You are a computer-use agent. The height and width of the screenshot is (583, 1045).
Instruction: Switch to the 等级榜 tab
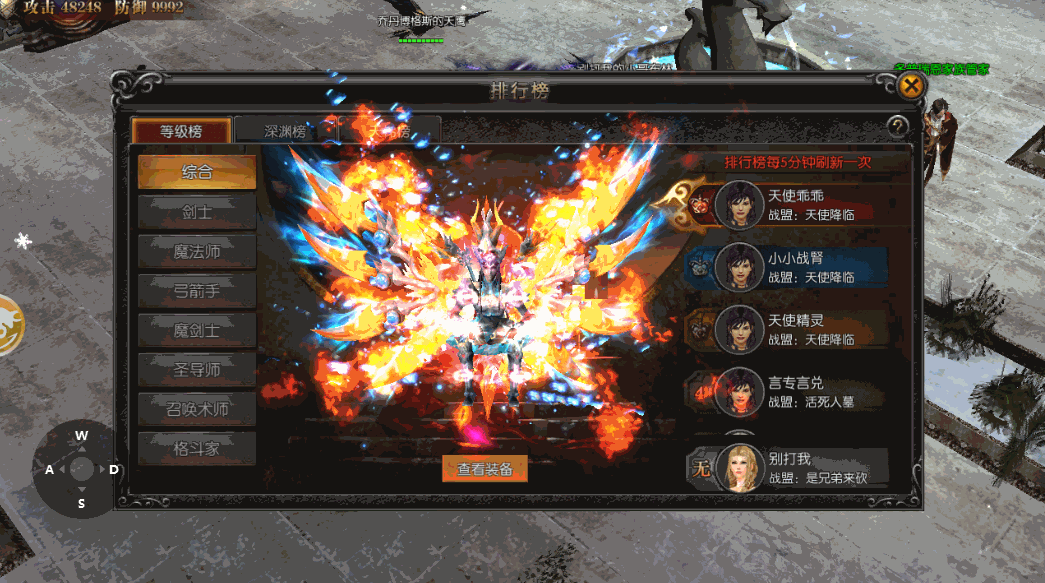[181, 131]
